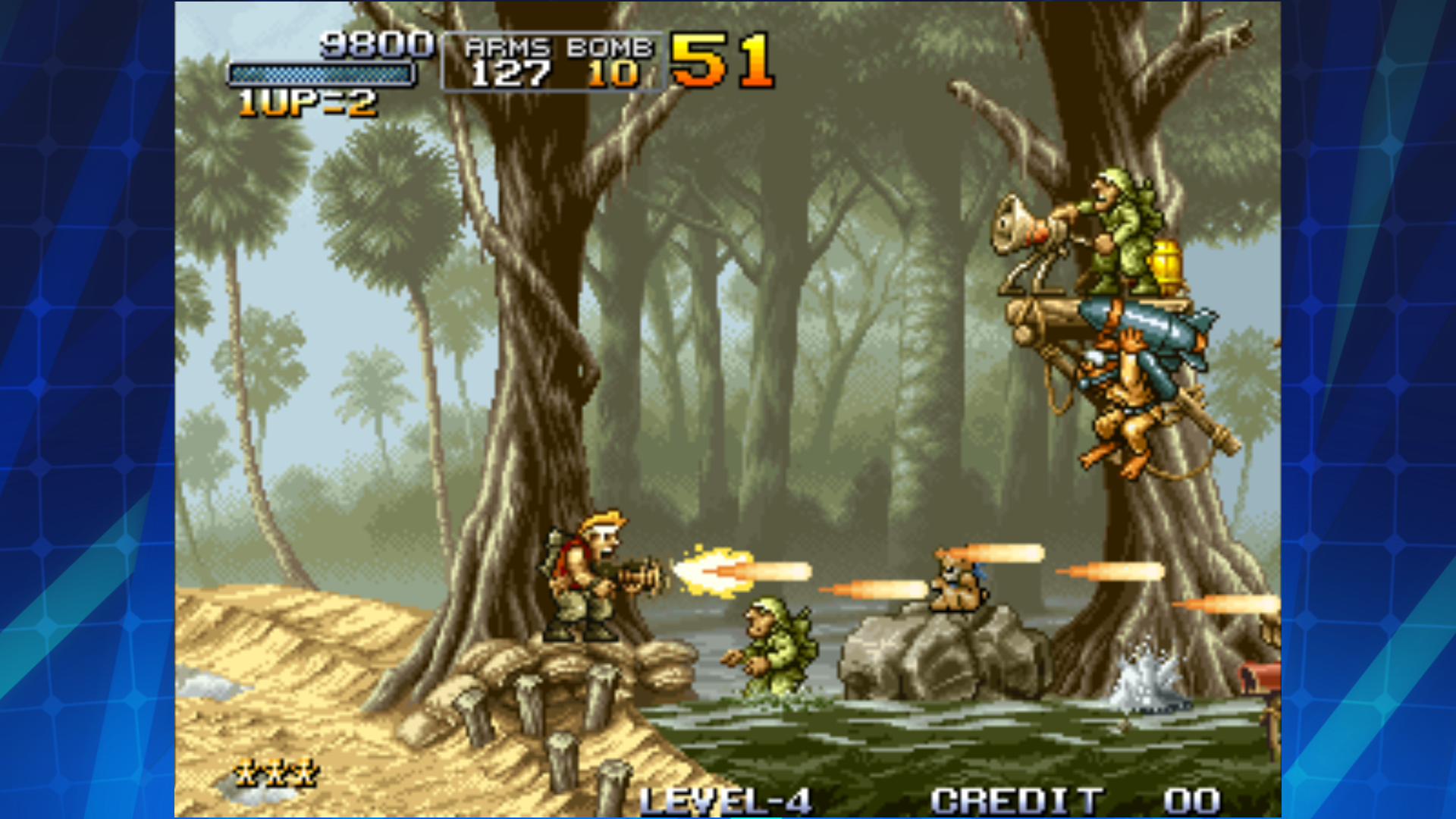
Task: Click the LEVEL-4 label at the bottom
Action: pos(728,800)
